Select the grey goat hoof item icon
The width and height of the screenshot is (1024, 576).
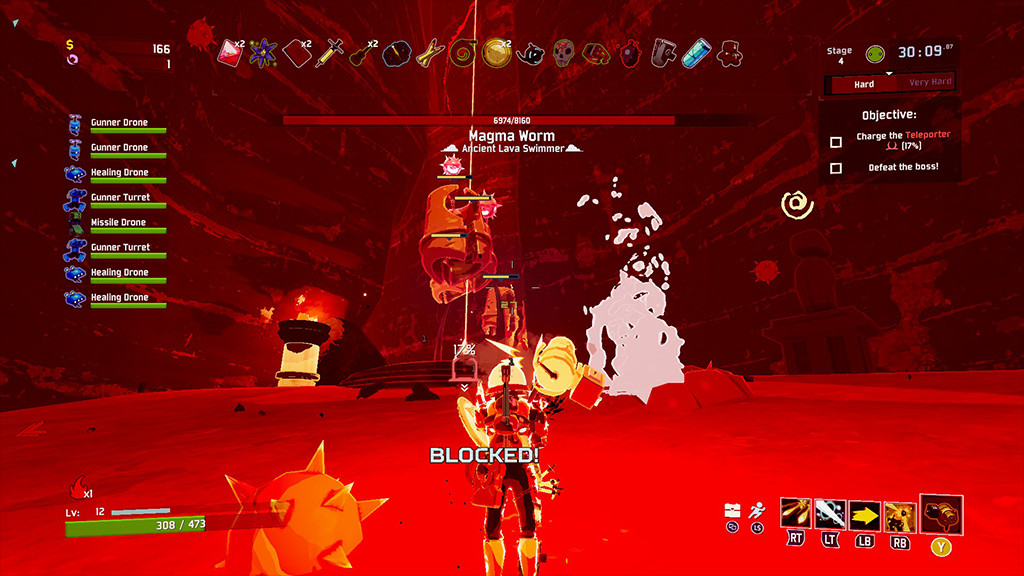coord(662,53)
